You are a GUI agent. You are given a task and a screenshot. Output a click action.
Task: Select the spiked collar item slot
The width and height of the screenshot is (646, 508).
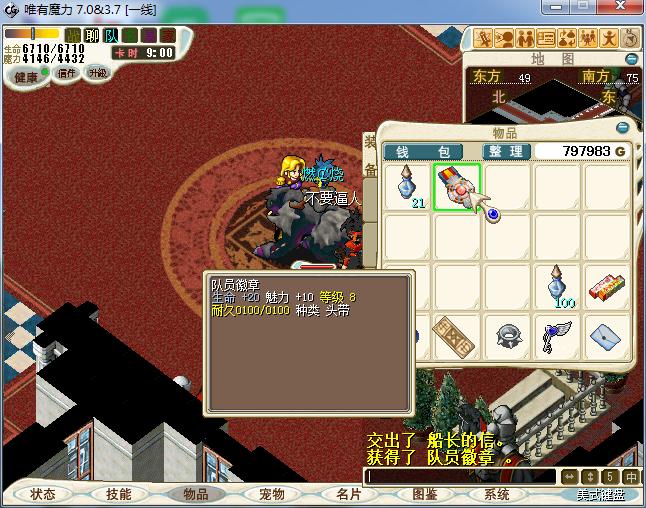coord(507,336)
